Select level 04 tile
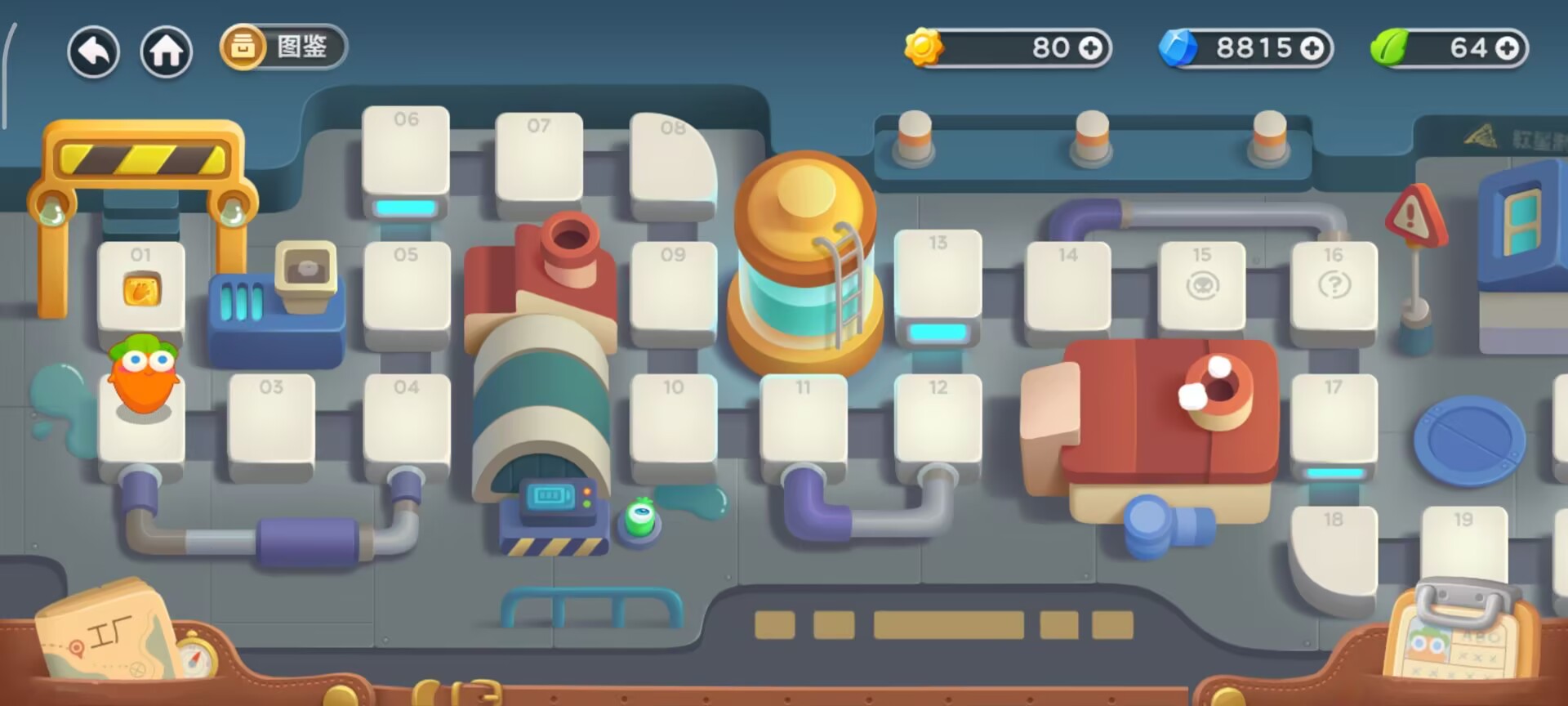Image resolution: width=1568 pixels, height=706 pixels. pyautogui.click(x=406, y=418)
